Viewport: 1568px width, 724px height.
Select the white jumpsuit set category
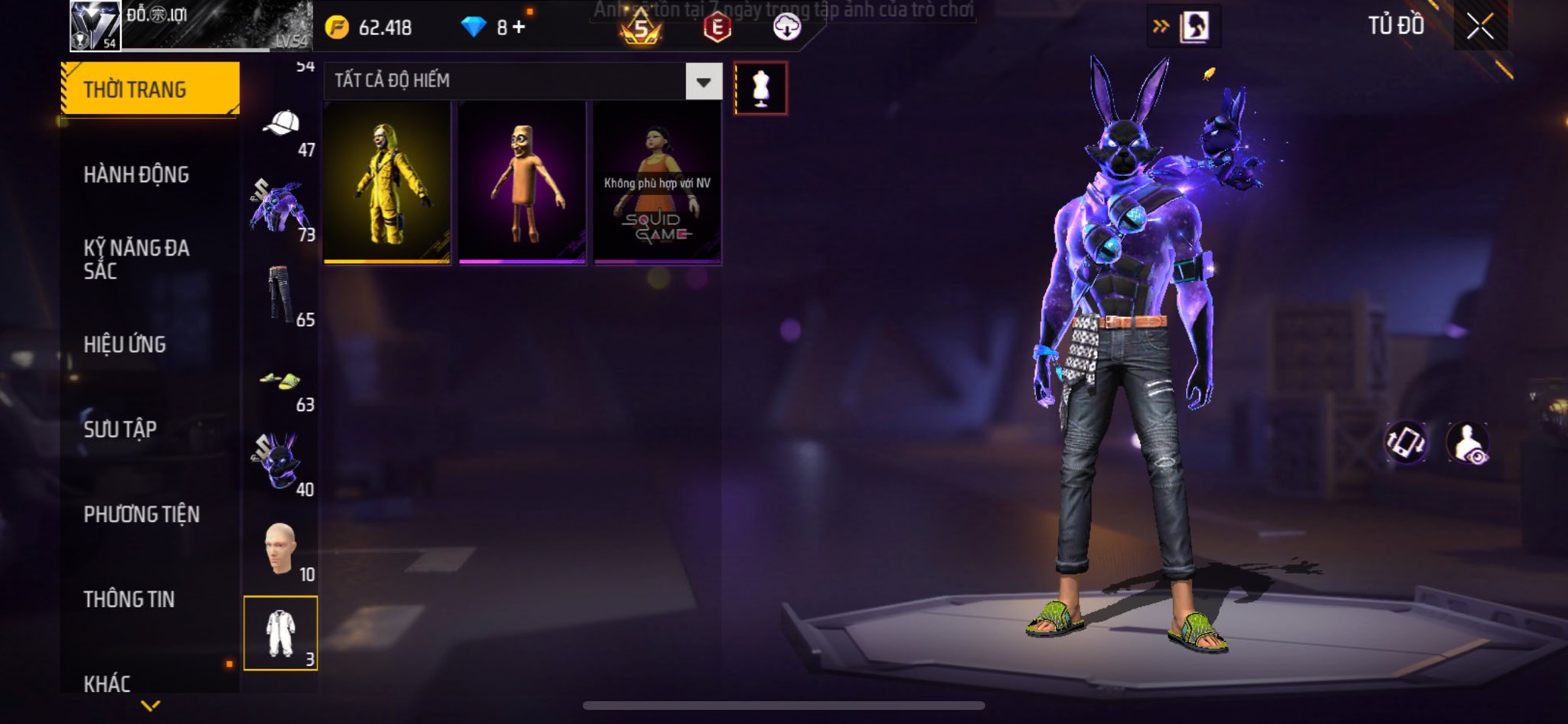click(x=280, y=633)
